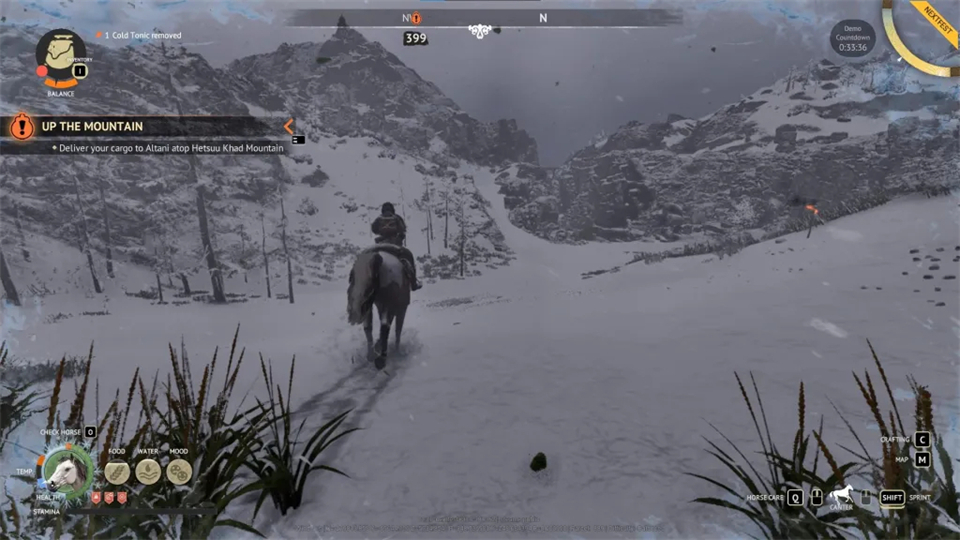Click the horse portrait status icon
The image size is (960, 540).
(66, 470)
